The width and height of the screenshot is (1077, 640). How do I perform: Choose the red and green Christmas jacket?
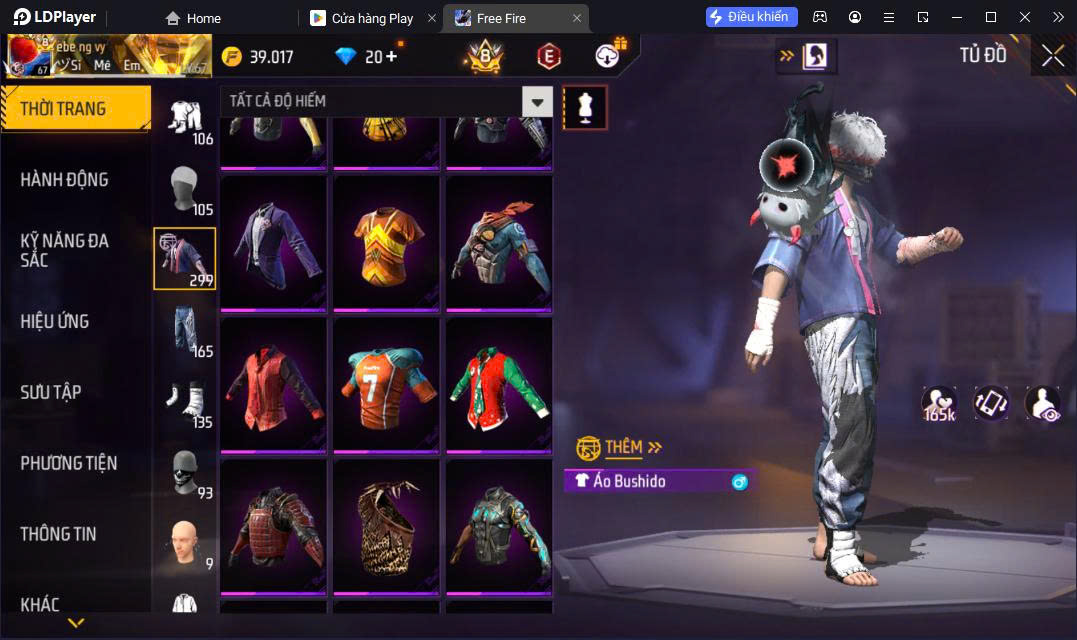pyautogui.click(x=499, y=386)
